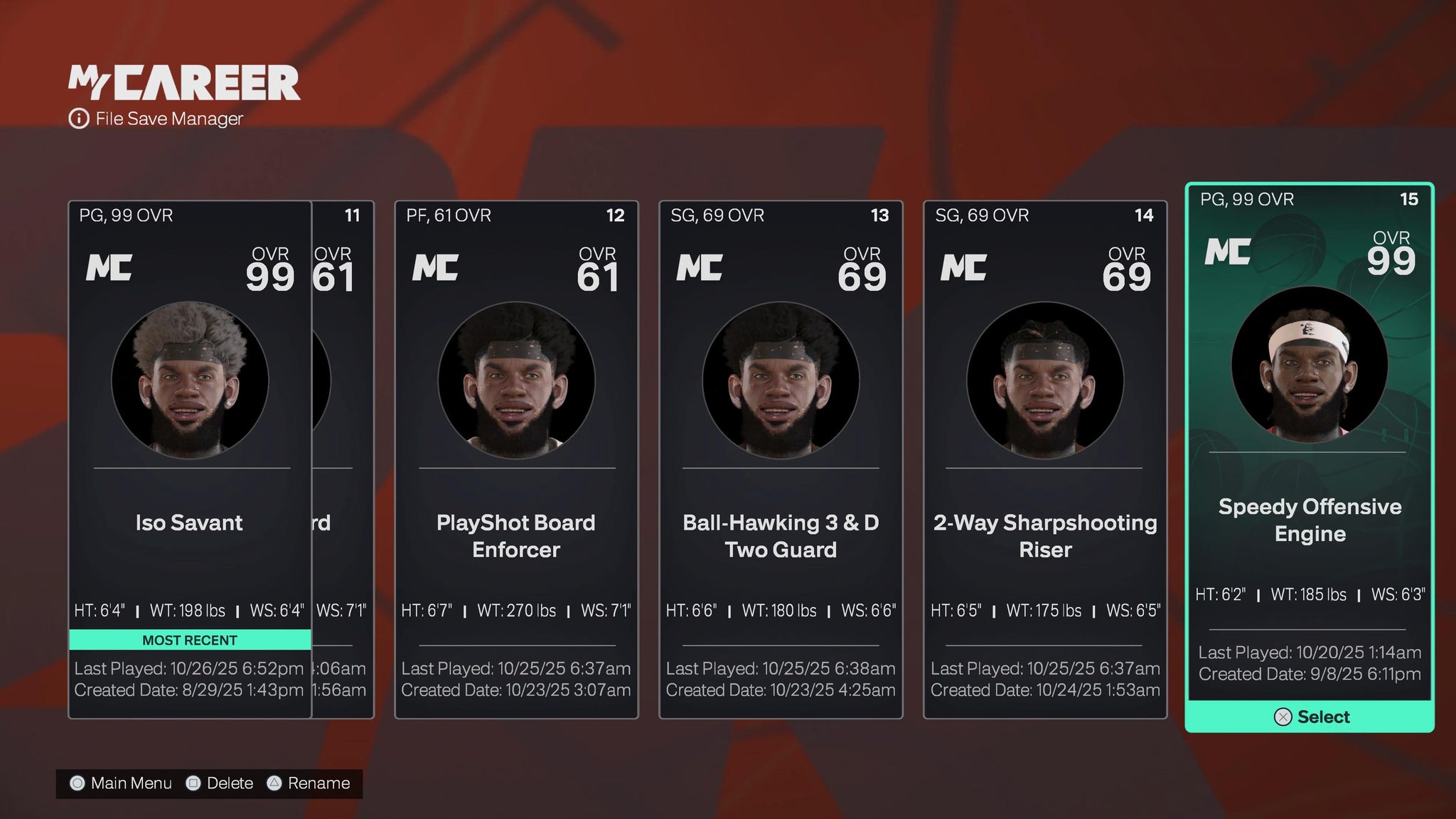Open the Ball-Hawking 3 & D Two Guard save

(781, 459)
